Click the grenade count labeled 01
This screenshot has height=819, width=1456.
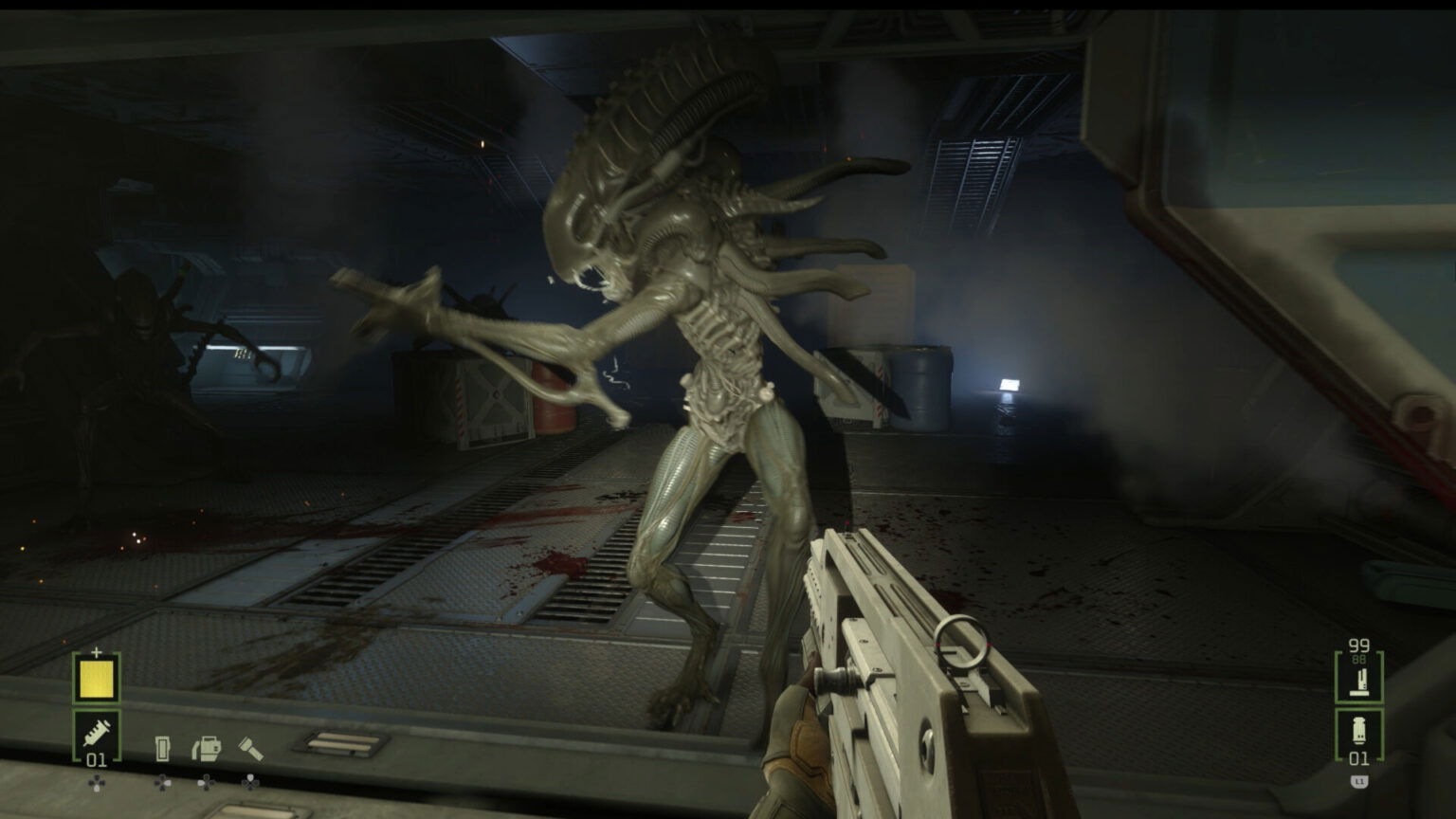tap(1359, 757)
